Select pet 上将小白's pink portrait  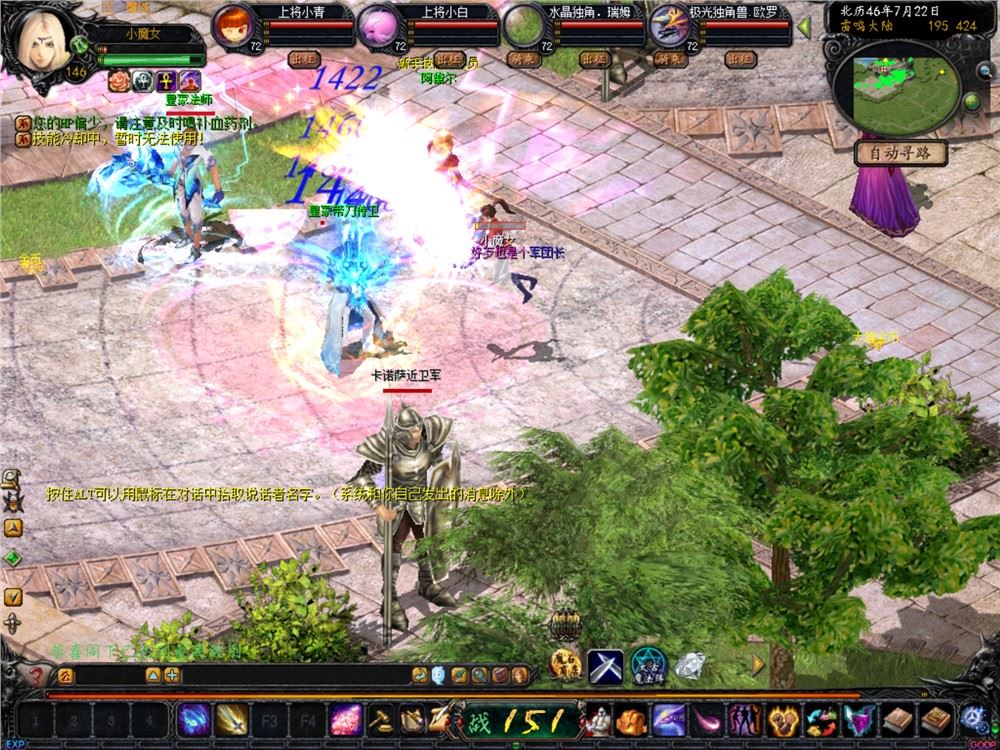pyautogui.click(x=378, y=24)
